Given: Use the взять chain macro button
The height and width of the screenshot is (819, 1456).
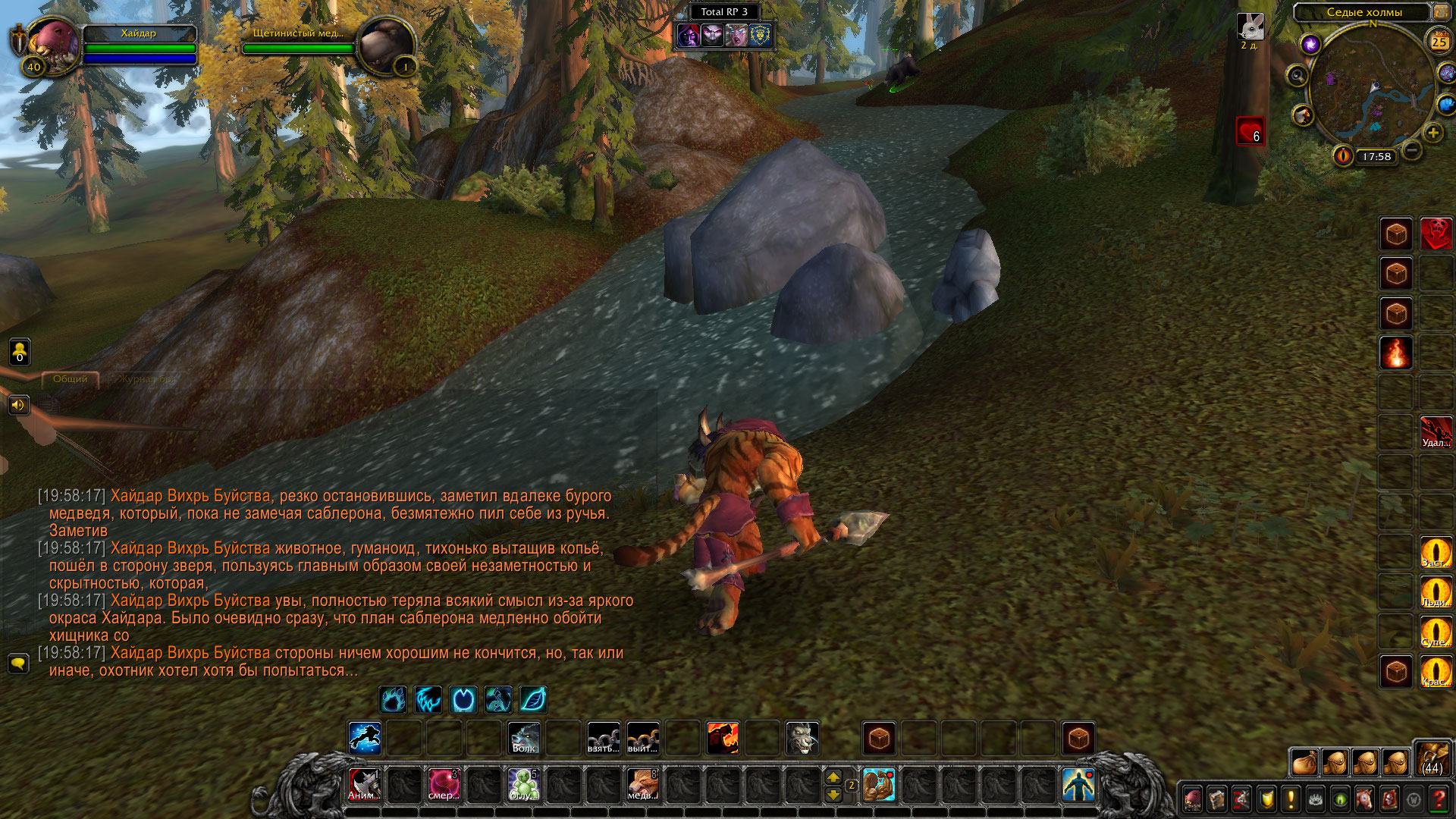Looking at the screenshot, I should 604,738.
